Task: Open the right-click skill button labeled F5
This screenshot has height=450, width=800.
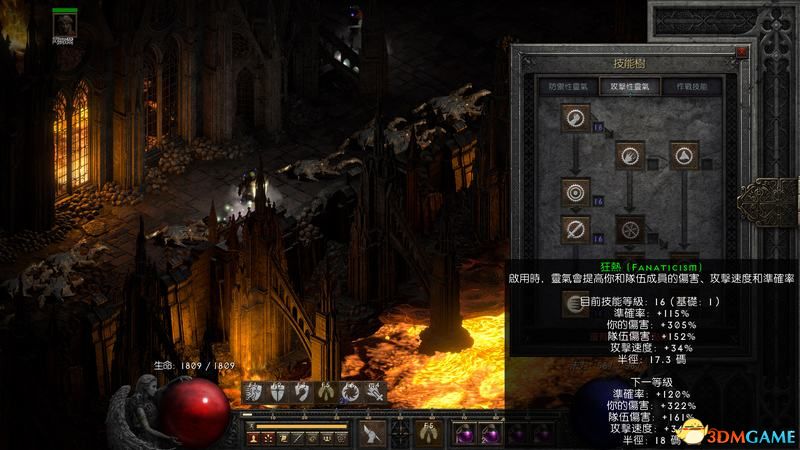Action: click(430, 432)
